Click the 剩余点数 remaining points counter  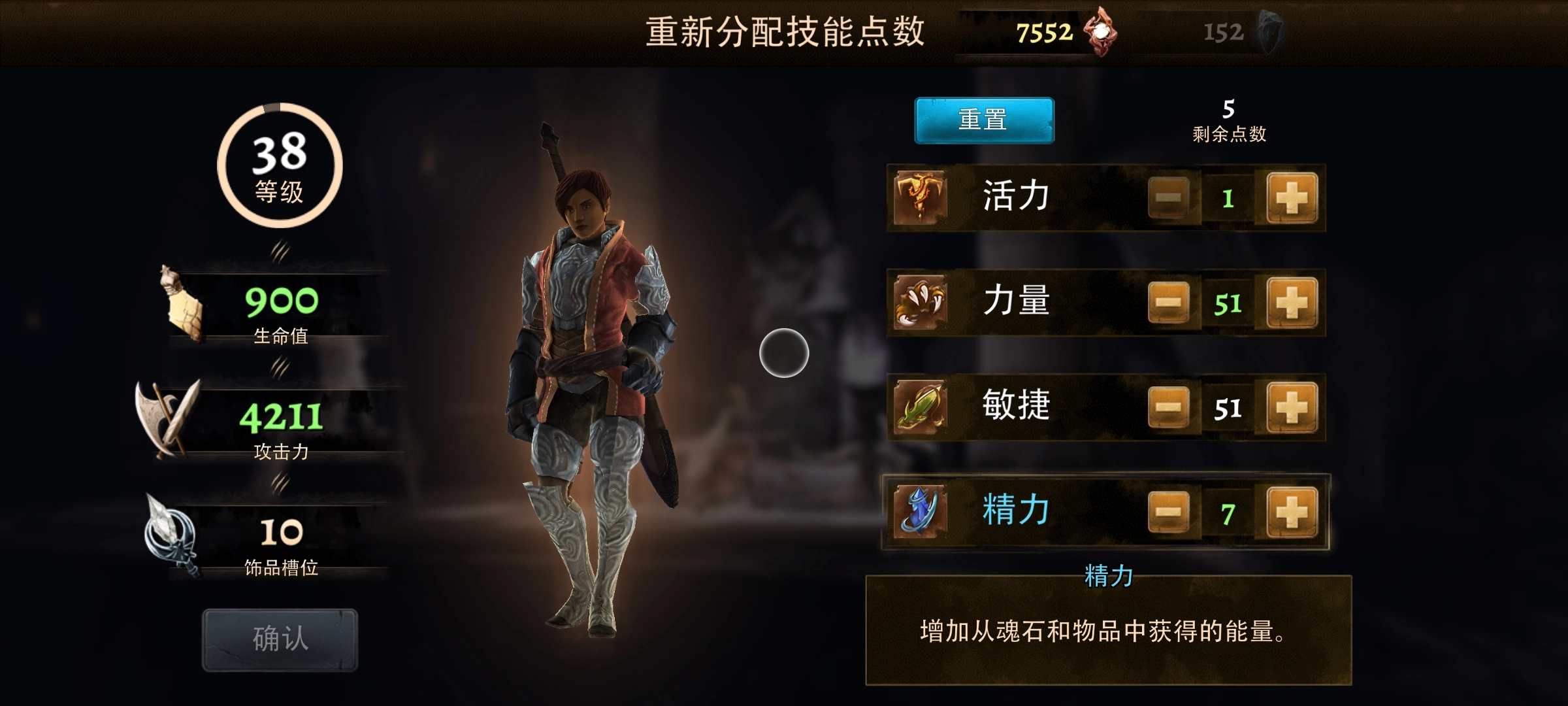tap(1227, 121)
